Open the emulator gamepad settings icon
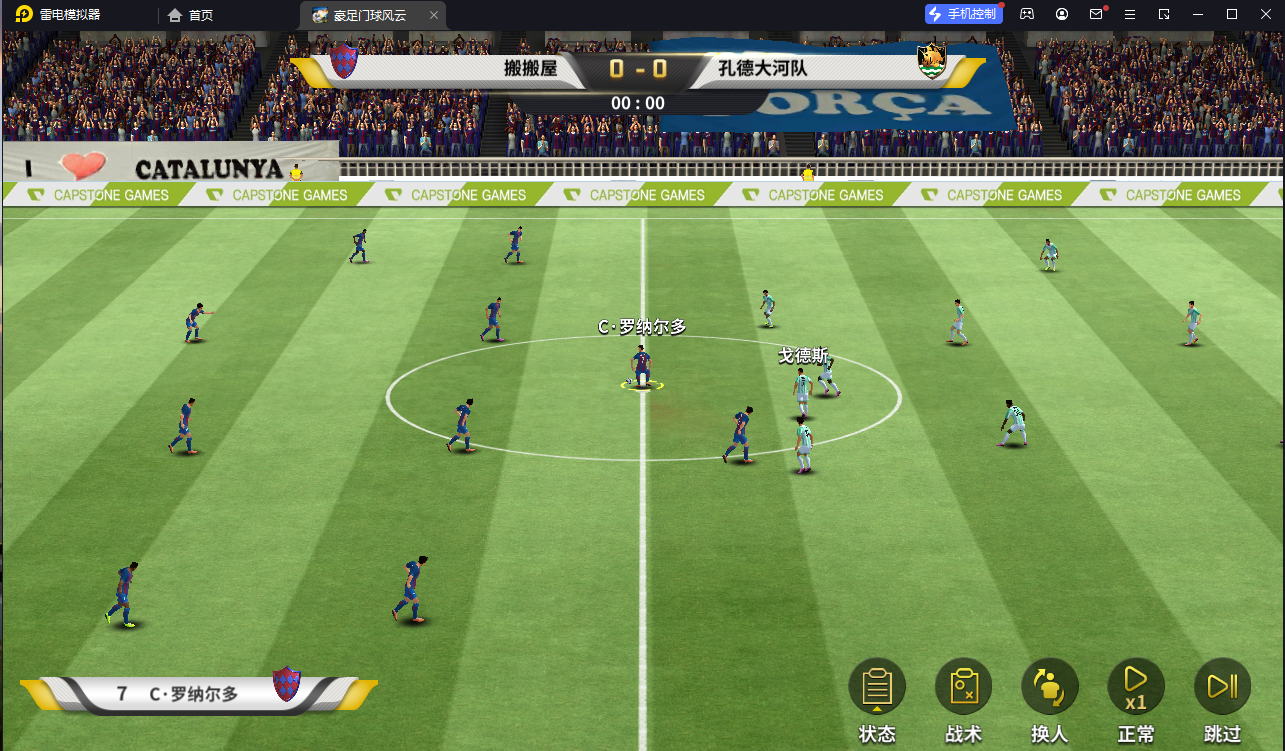 pos(1027,14)
